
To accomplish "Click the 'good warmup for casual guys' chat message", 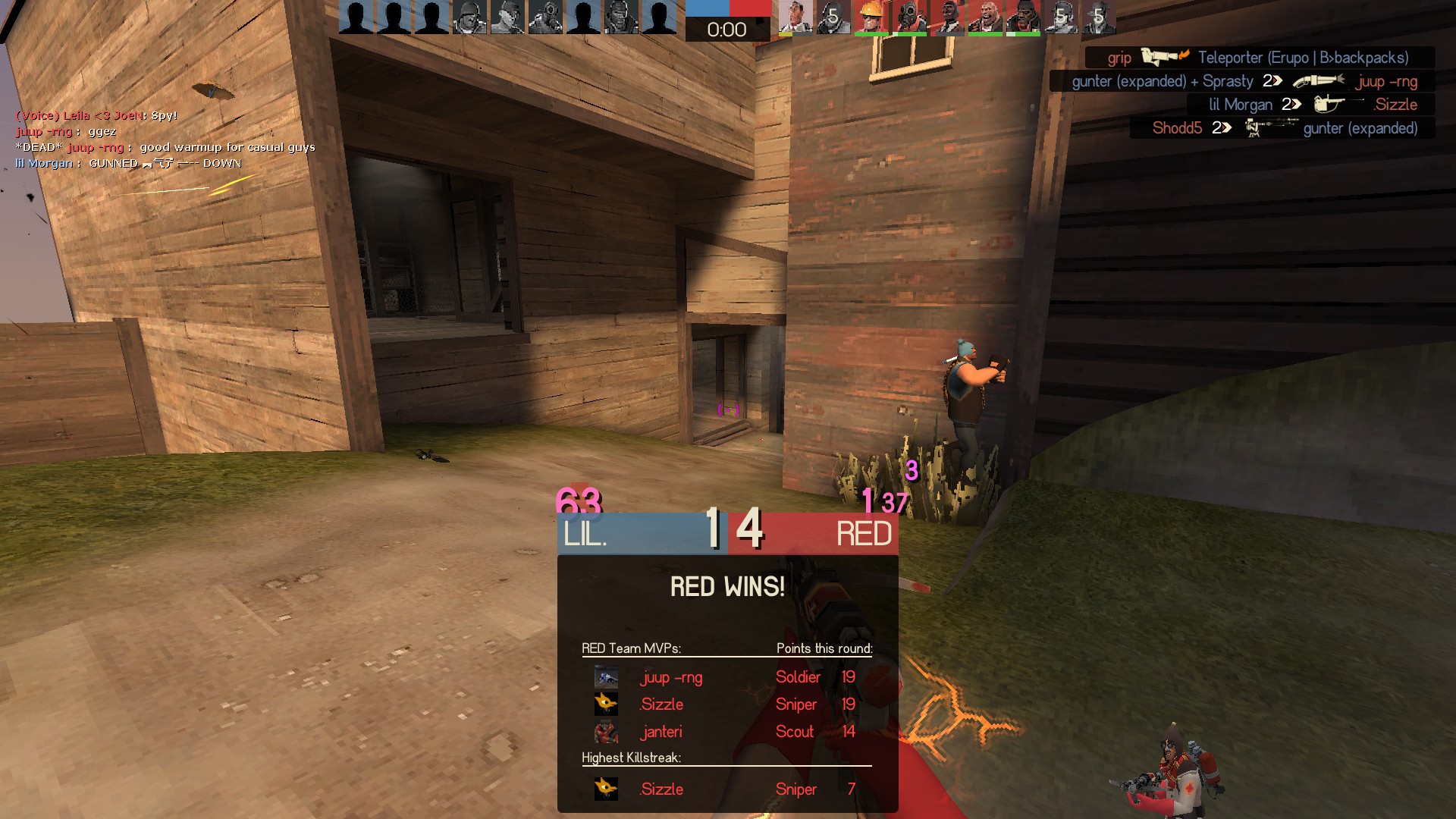I will pos(227,147).
